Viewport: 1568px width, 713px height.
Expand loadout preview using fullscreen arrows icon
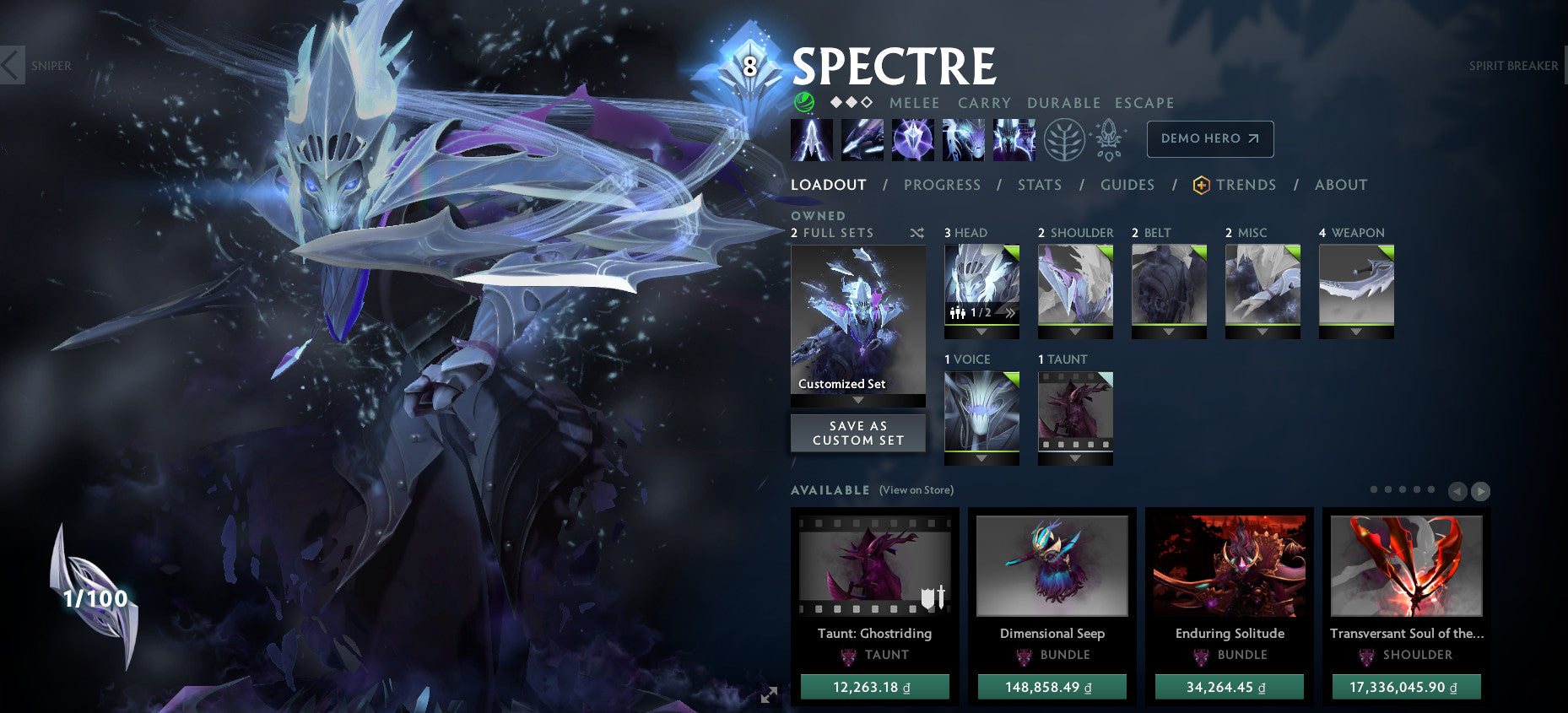coord(769,694)
